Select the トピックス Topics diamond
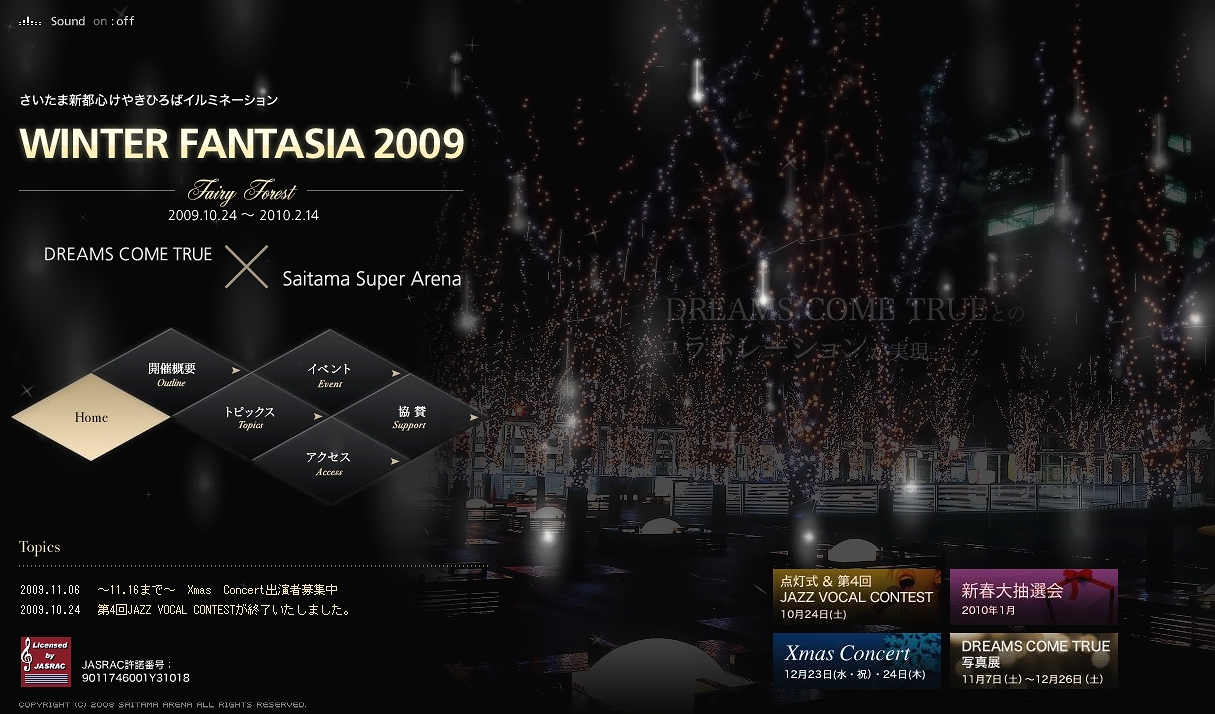Image resolution: width=1215 pixels, height=714 pixels. (x=250, y=417)
